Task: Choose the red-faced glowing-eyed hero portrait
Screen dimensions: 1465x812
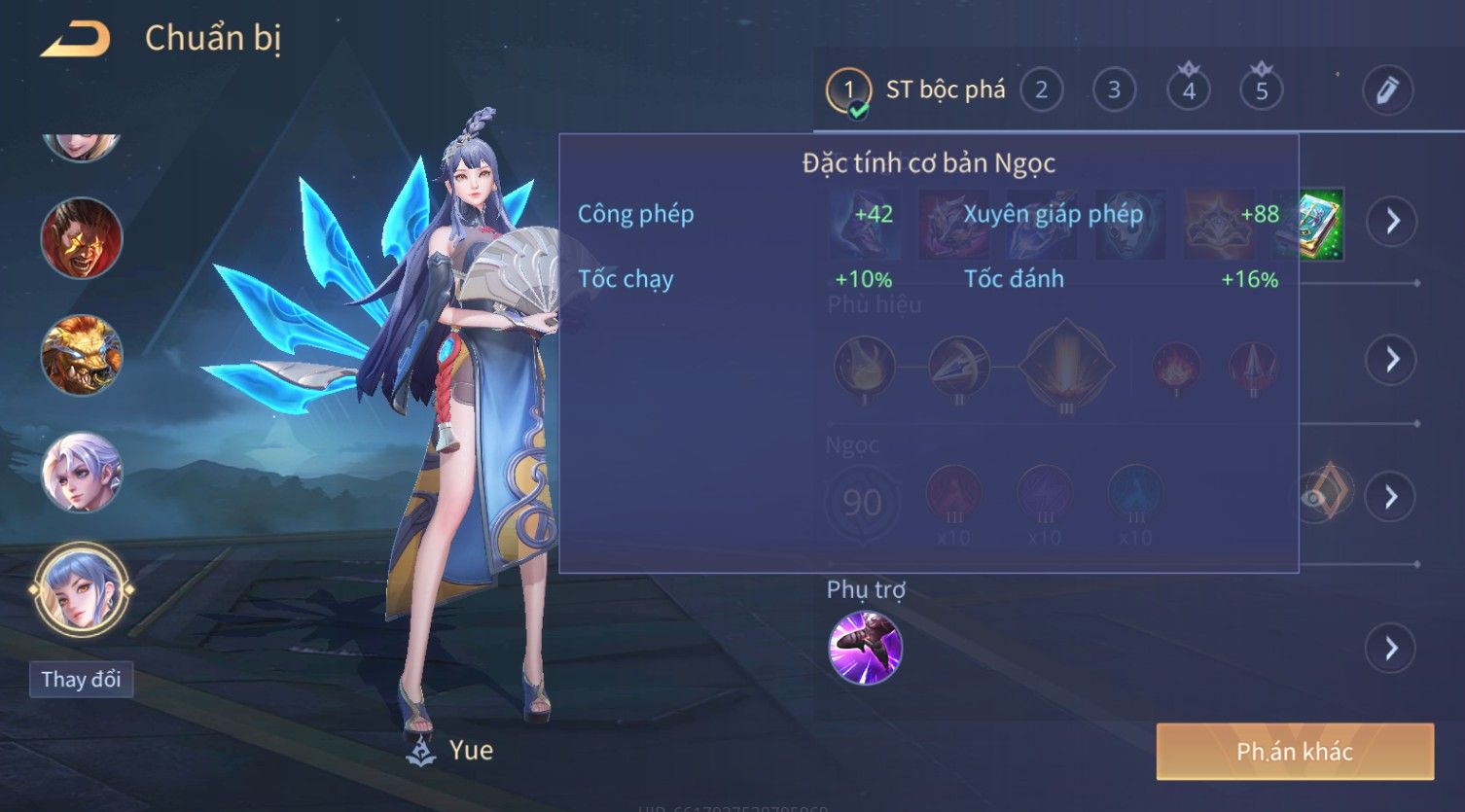Action: (81, 238)
